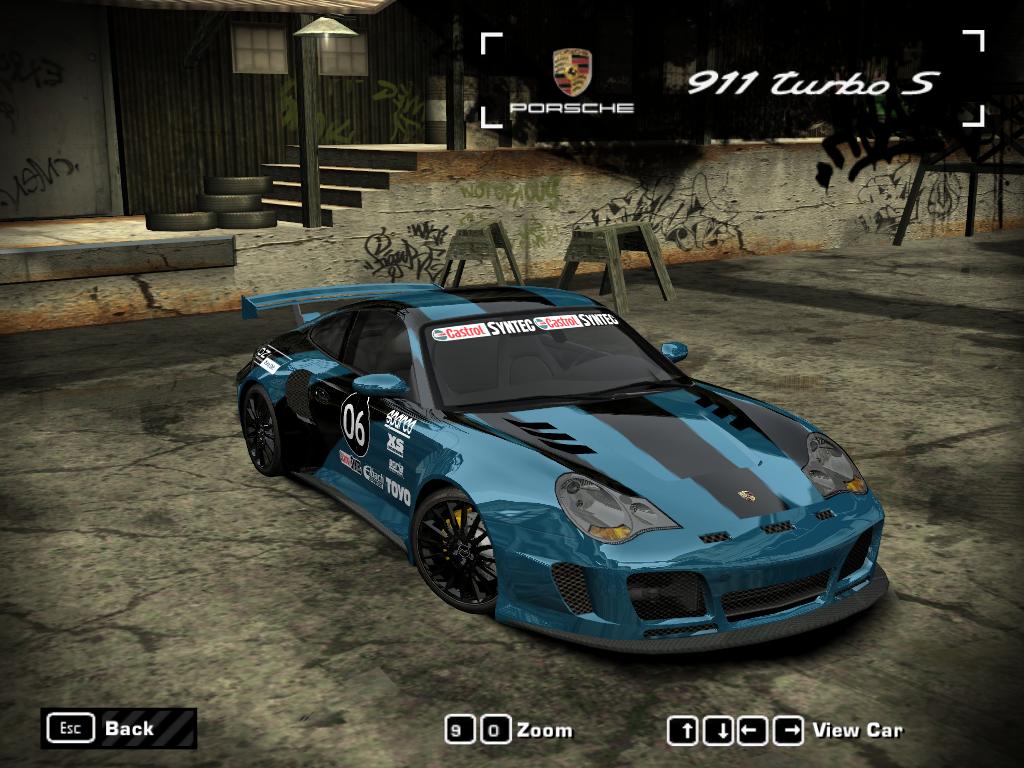Select the View Car control
Viewport: 1024px width, 768px height.
click(x=857, y=731)
